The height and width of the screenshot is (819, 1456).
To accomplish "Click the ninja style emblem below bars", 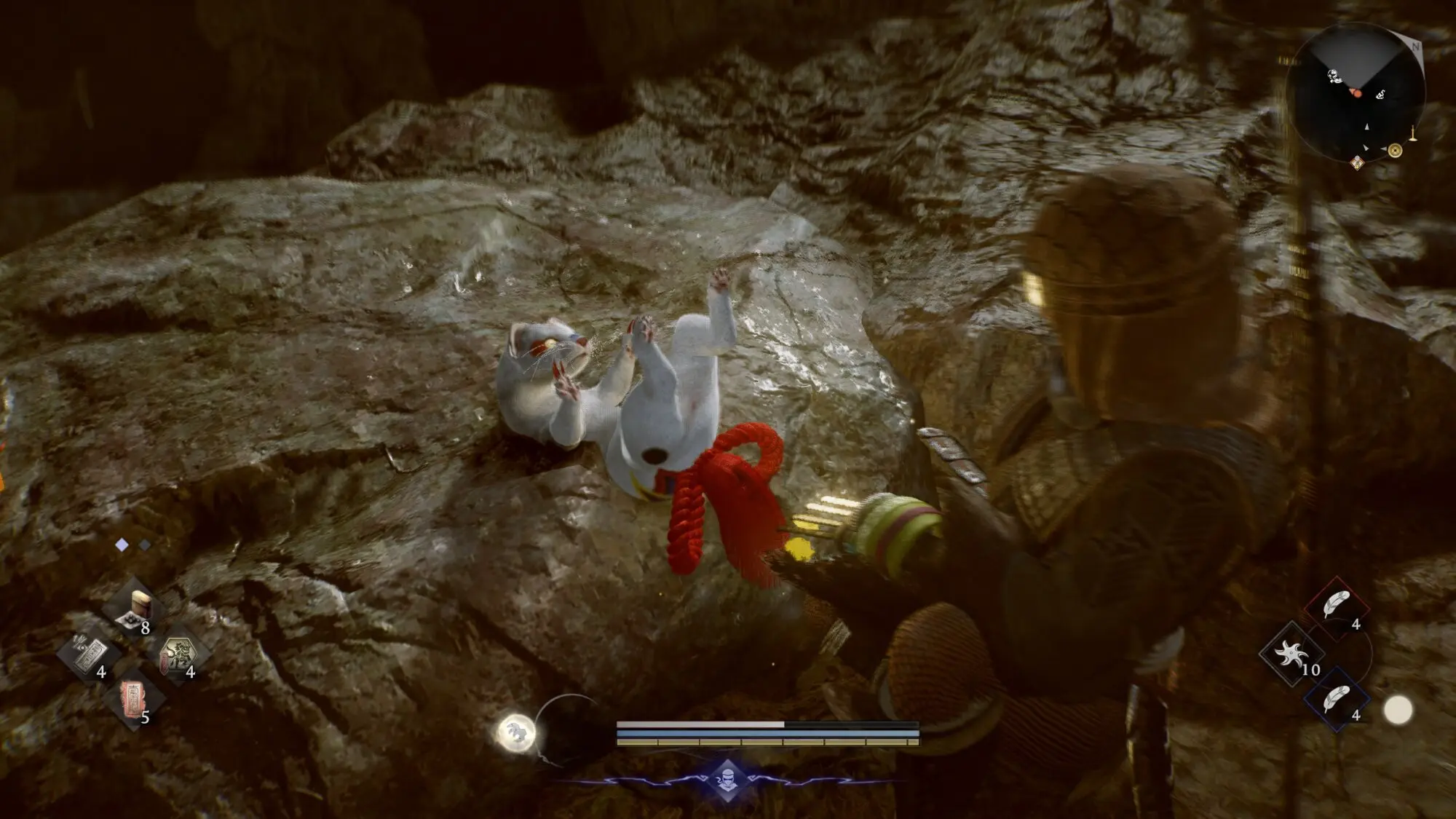I will pyautogui.click(x=728, y=782).
